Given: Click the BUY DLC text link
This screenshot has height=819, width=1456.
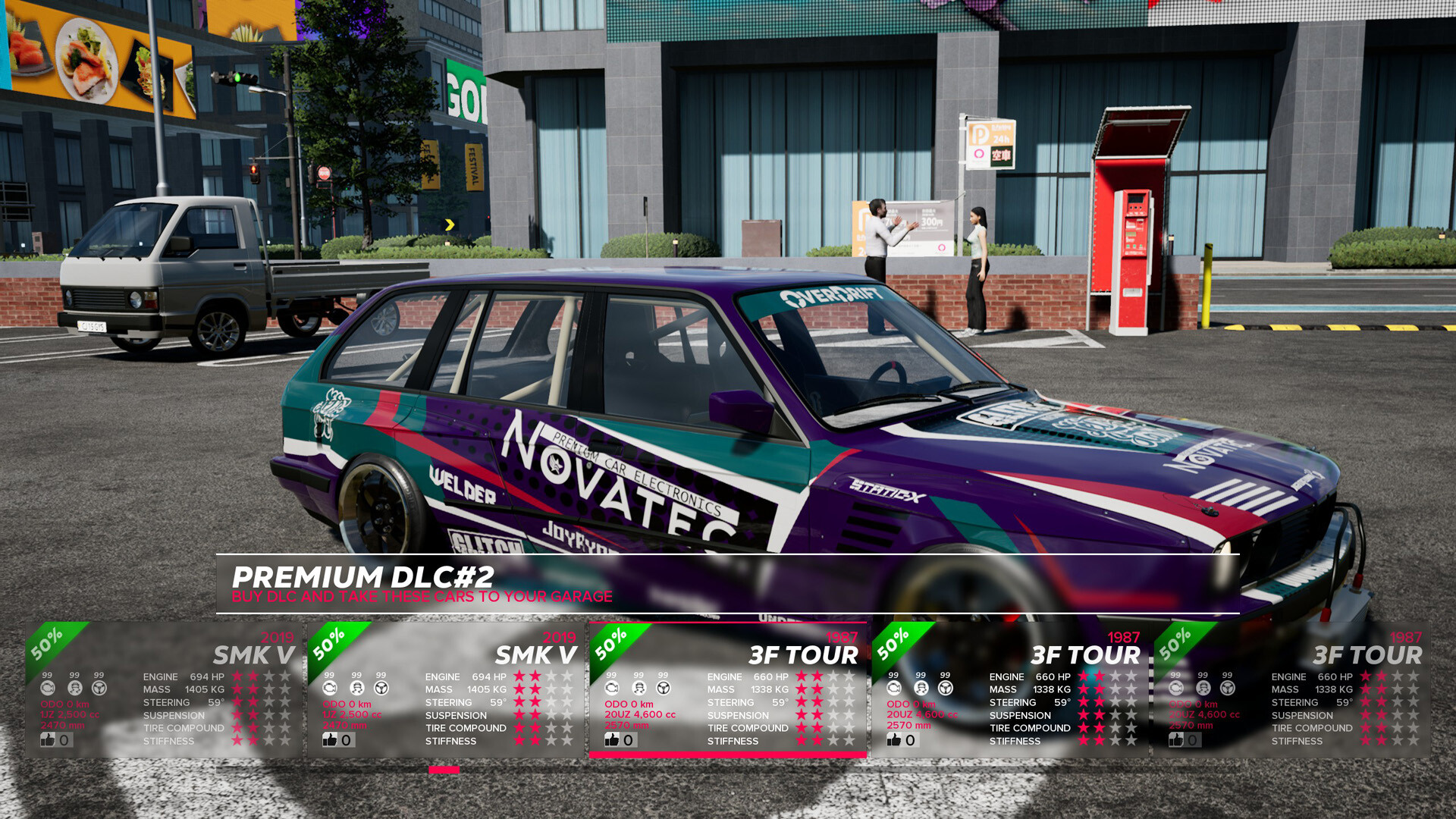Looking at the screenshot, I should (x=262, y=597).
